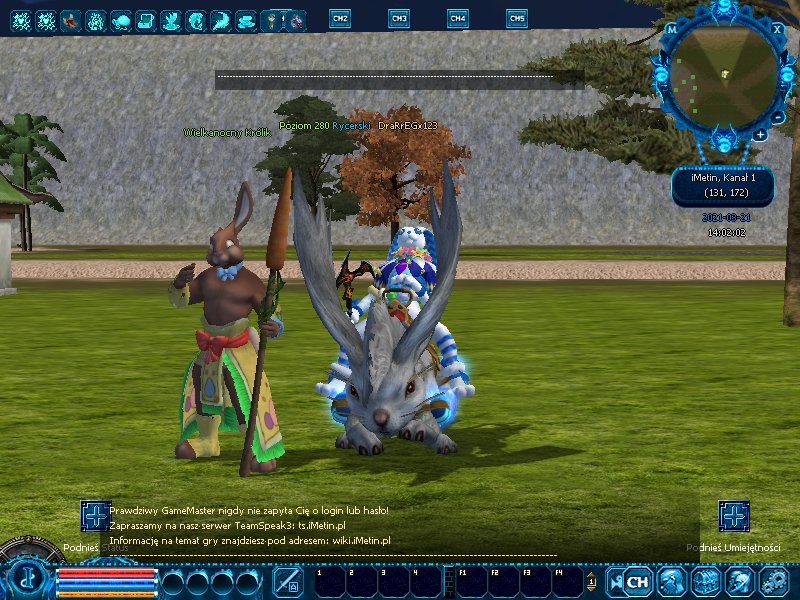Switch to channel CH3
Screen dimensions: 800x600
pos(399,18)
